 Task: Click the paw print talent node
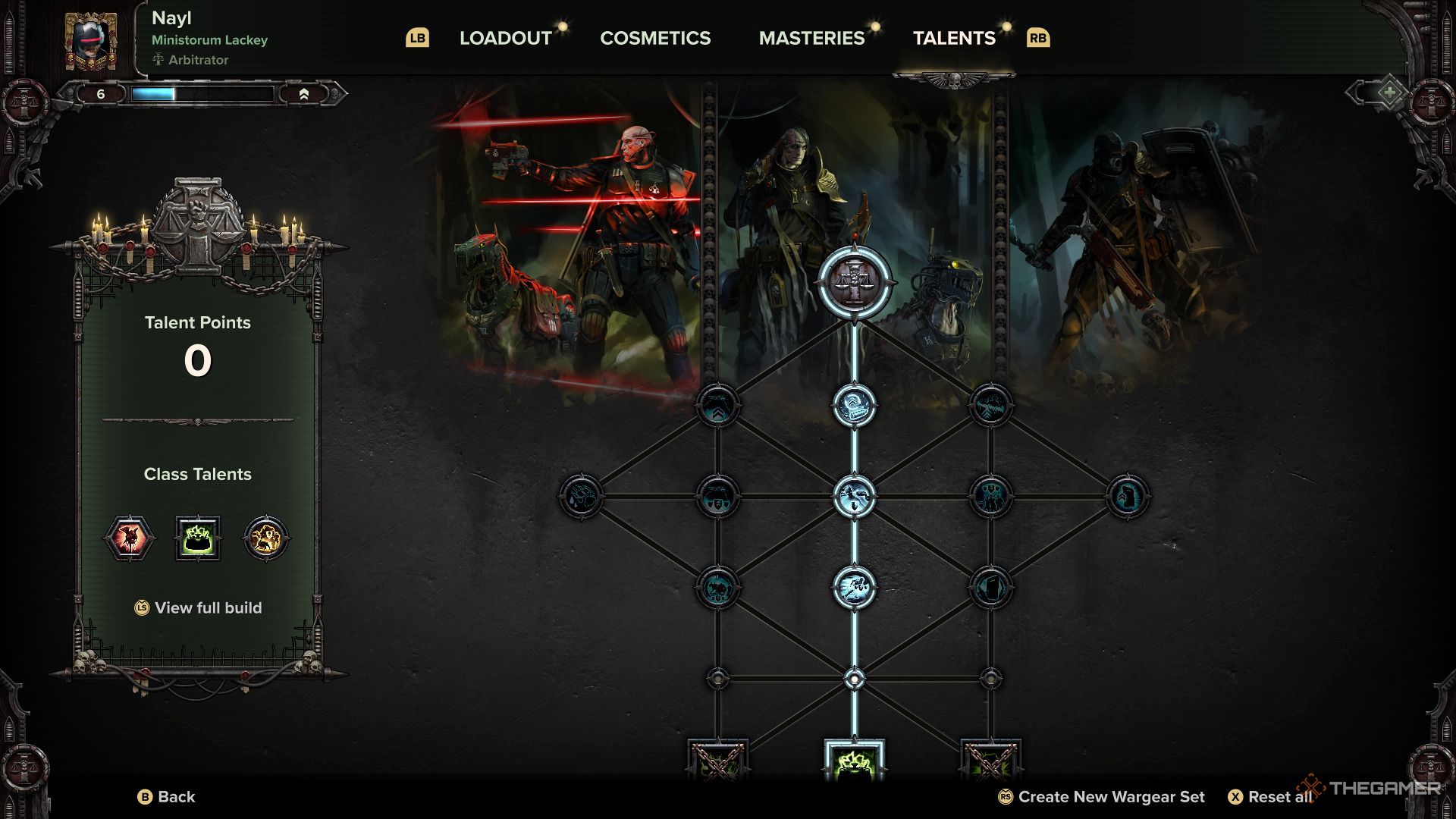coord(581,497)
